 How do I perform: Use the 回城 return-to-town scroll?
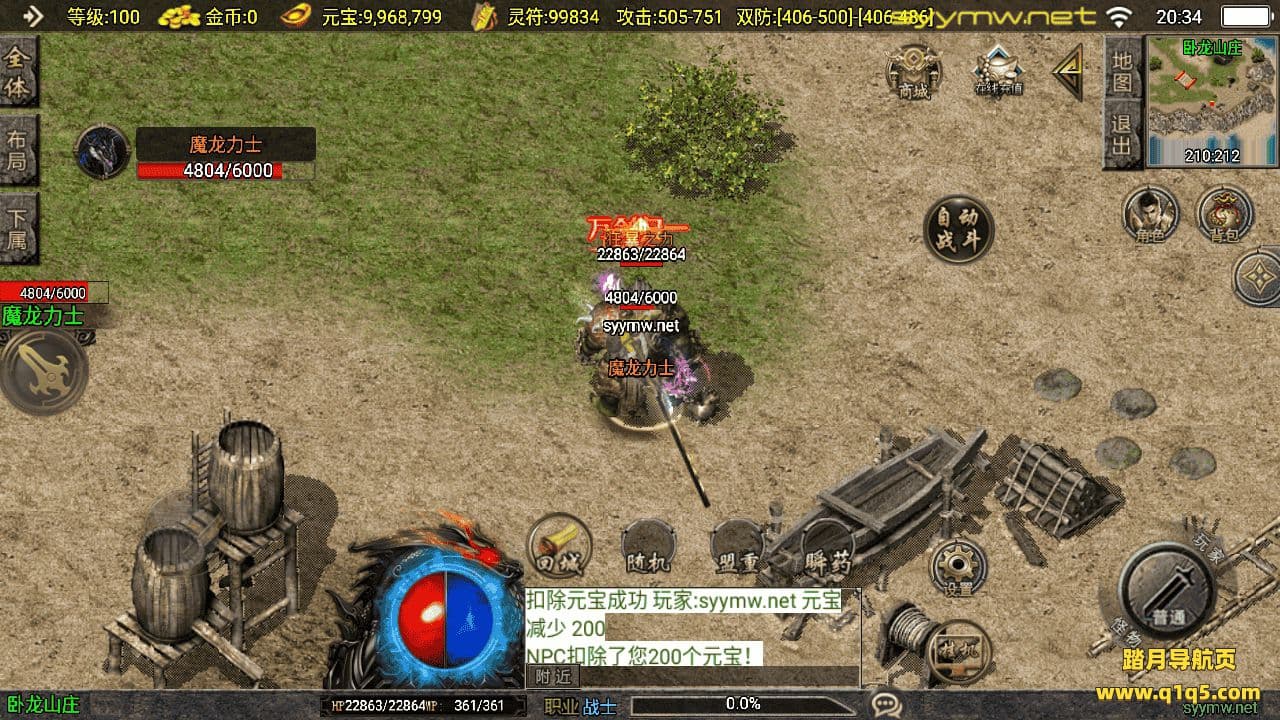(x=559, y=547)
